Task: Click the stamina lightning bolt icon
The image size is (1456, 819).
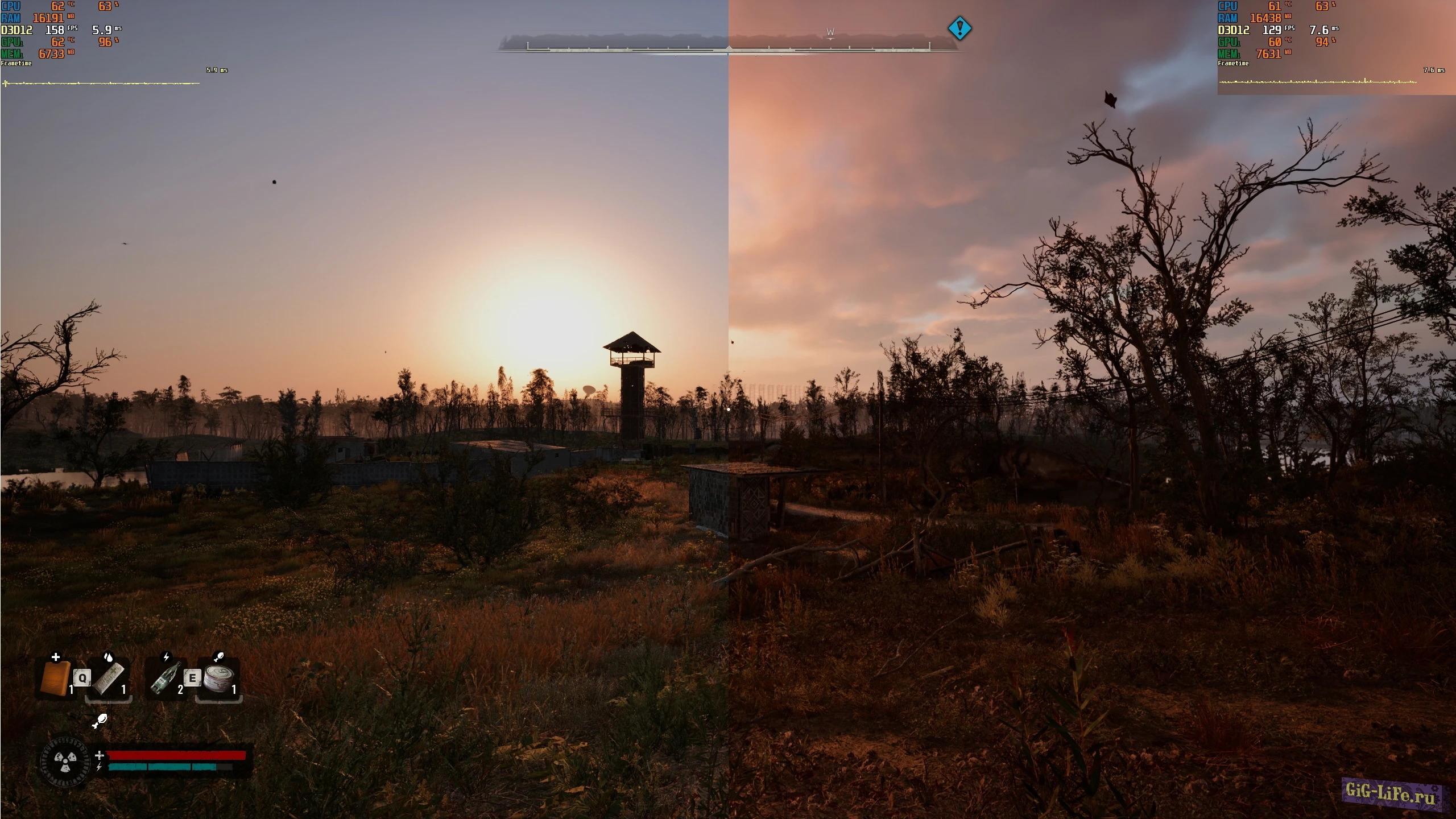Action: point(100,768)
